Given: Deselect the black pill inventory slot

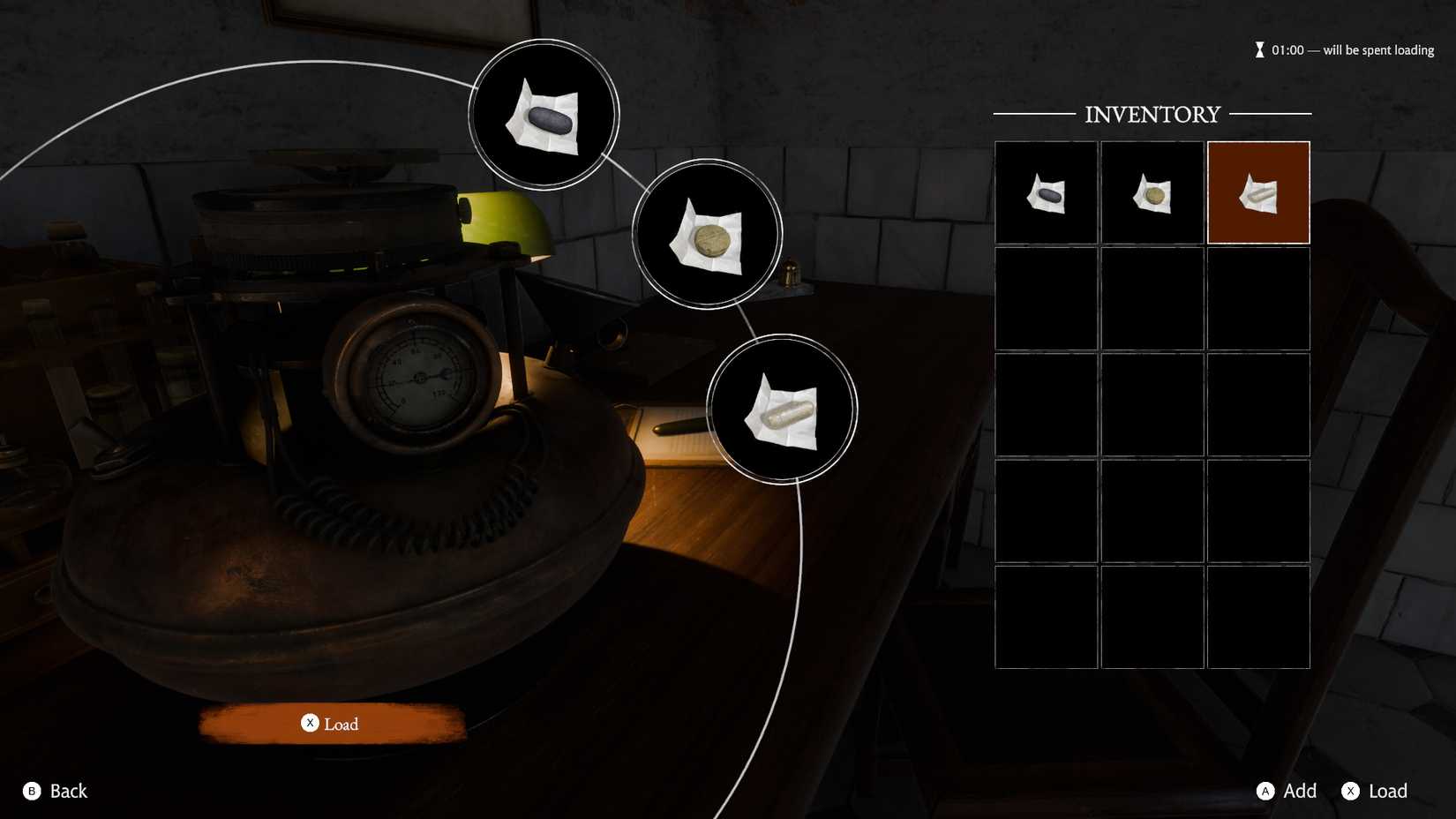Looking at the screenshot, I should pyautogui.click(x=1046, y=191).
